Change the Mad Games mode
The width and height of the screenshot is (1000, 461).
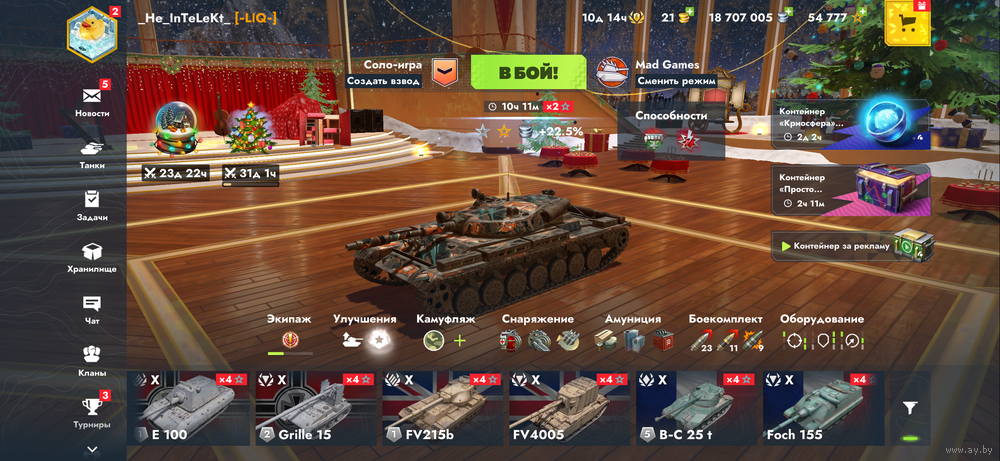pyautogui.click(x=655, y=73)
